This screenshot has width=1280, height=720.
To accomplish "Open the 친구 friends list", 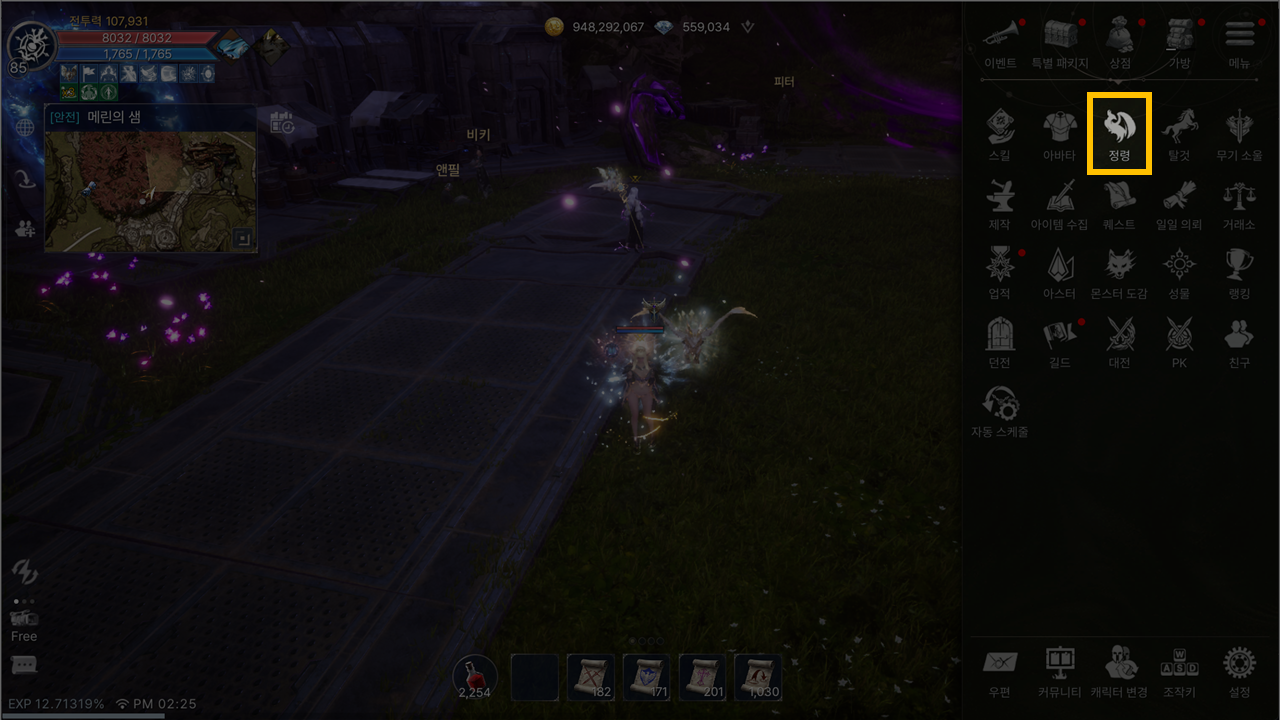I will 1239,339.
